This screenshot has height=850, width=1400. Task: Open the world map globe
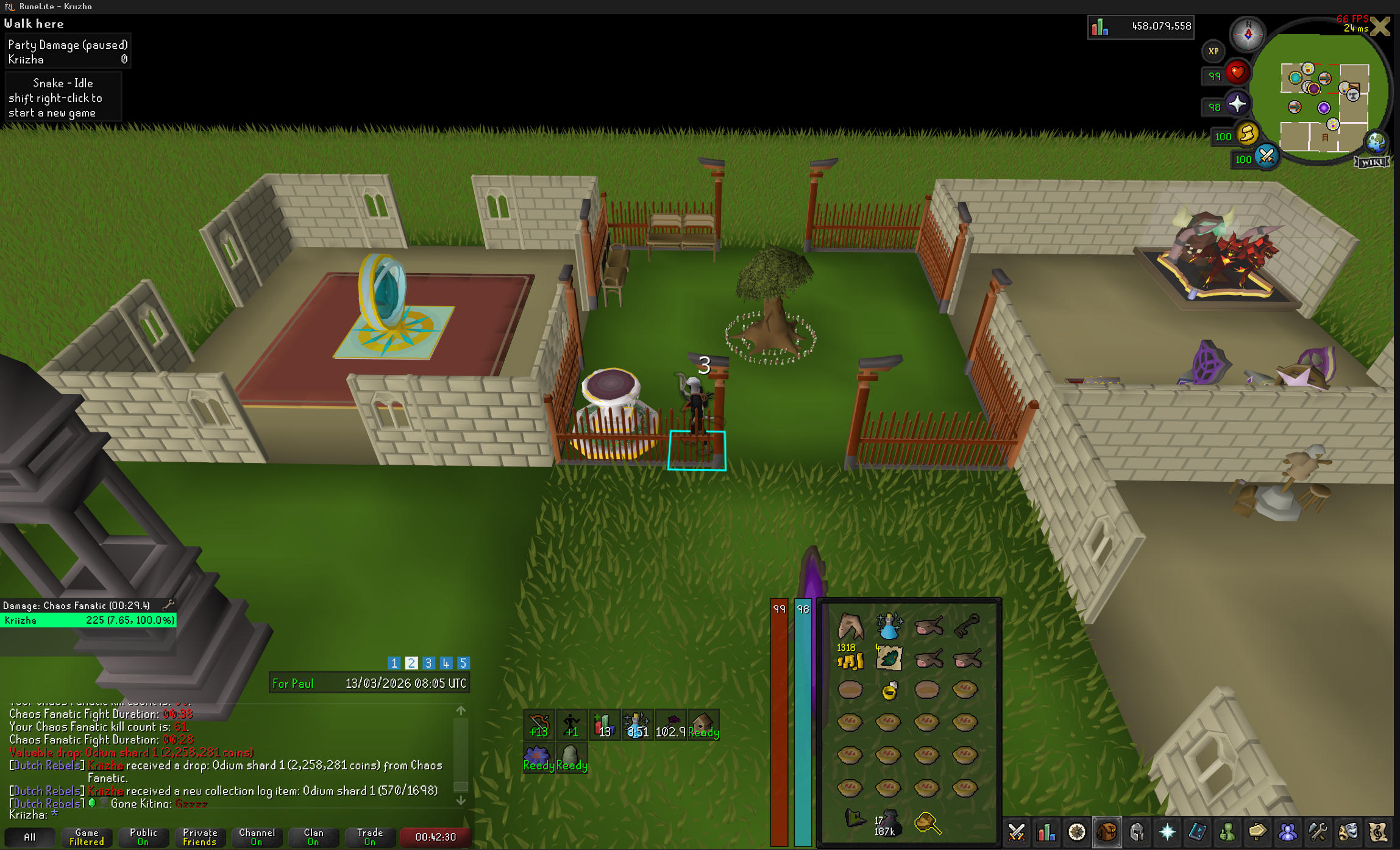tap(1376, 142)
